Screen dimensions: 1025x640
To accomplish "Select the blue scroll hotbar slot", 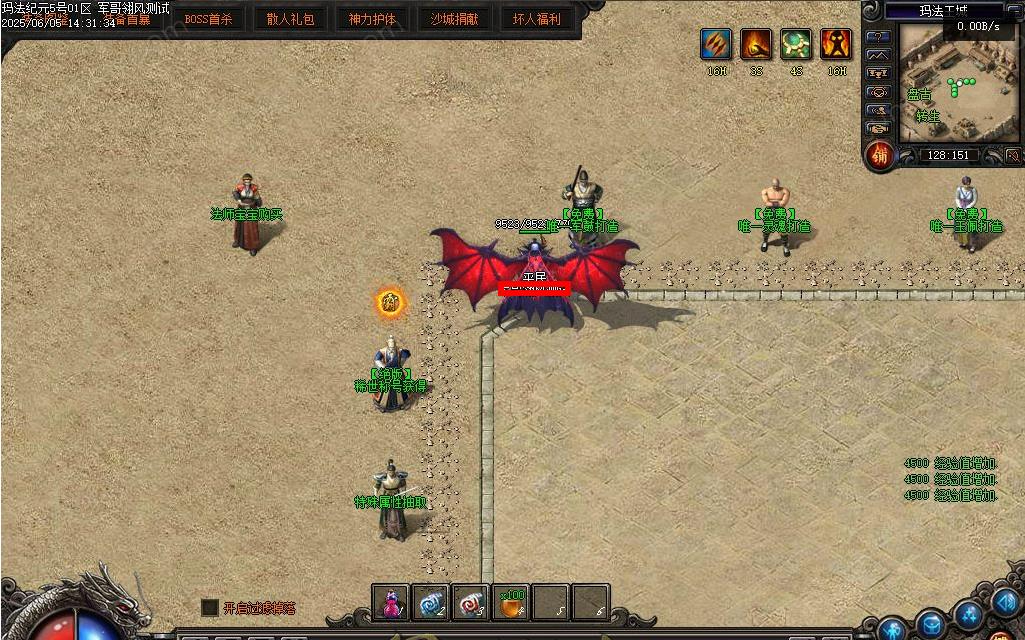I will point(431,603).
